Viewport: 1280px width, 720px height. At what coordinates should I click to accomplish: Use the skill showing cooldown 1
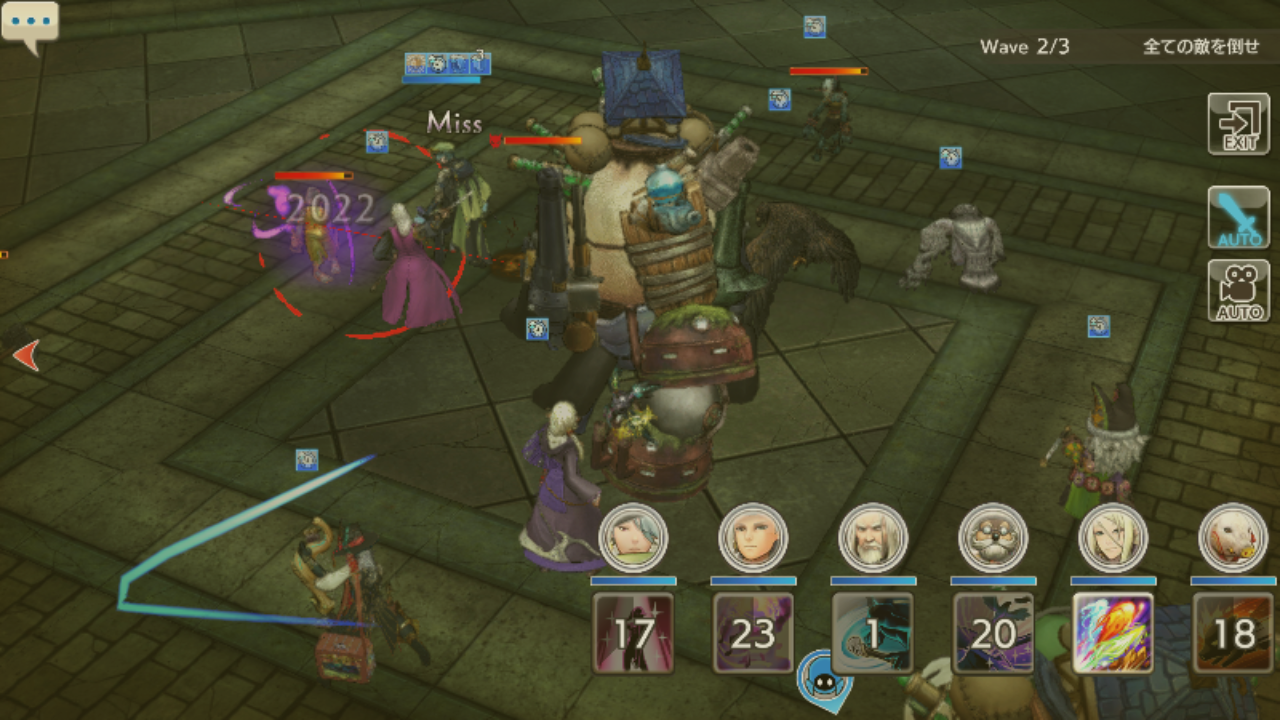pos(873,633)
